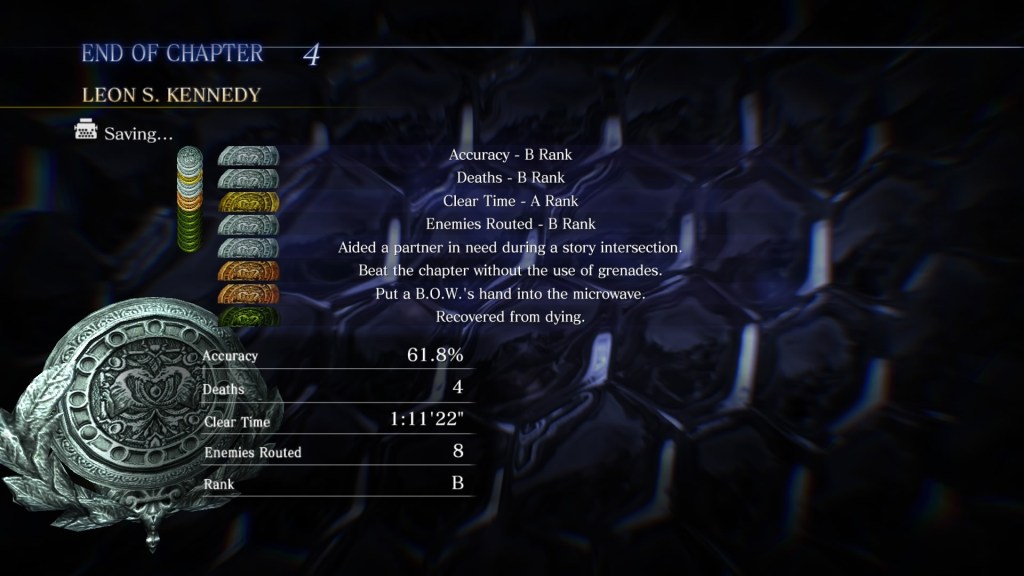
Task: Select the 'Recovered from dying' medal
Action: click(x=248, y=317)
